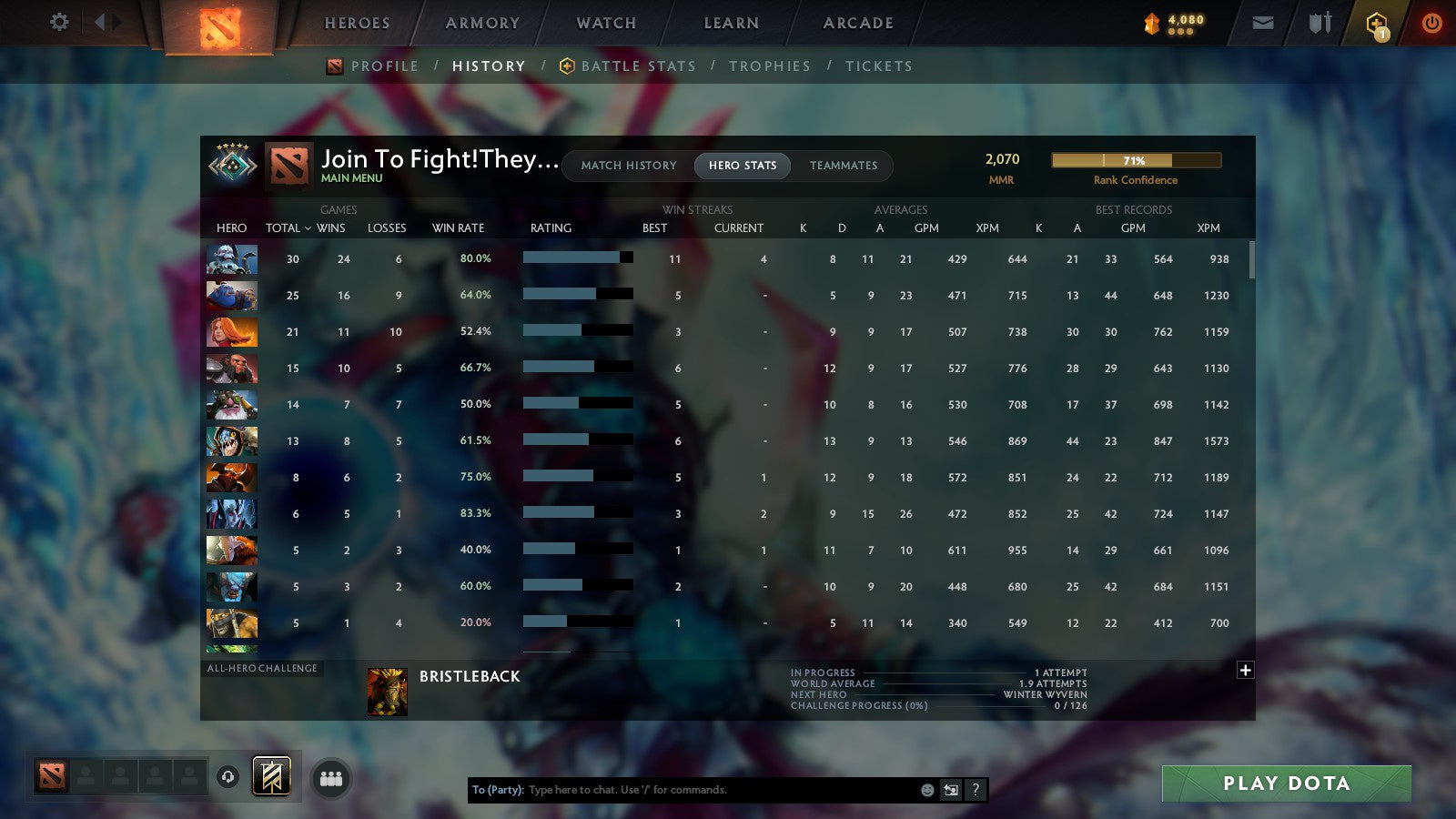
Task: Go to the TROPHIES section
Action: click(770, 66)
